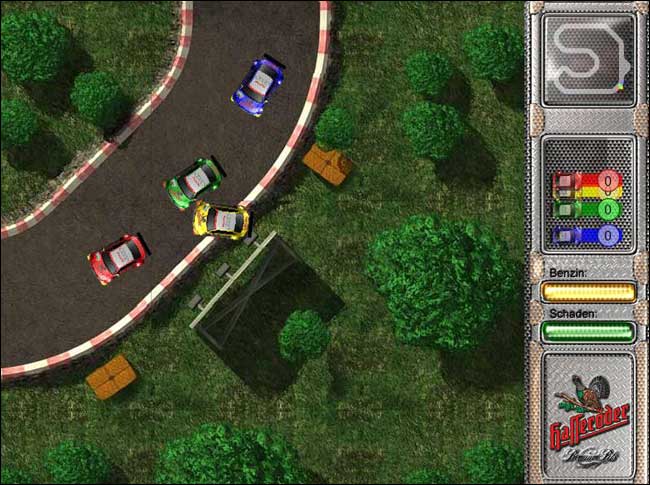
Task: Click the Hasseröder sponsor logo
Action: click(588, 415)
